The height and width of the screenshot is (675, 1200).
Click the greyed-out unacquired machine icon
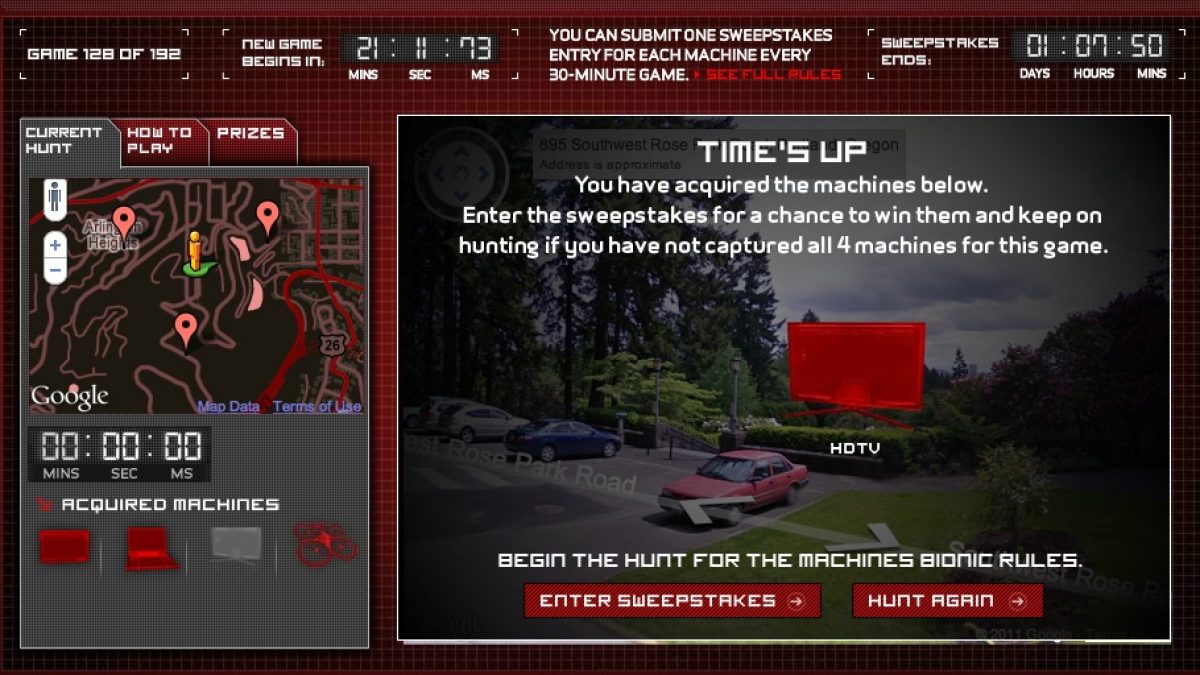coord(236,545)
